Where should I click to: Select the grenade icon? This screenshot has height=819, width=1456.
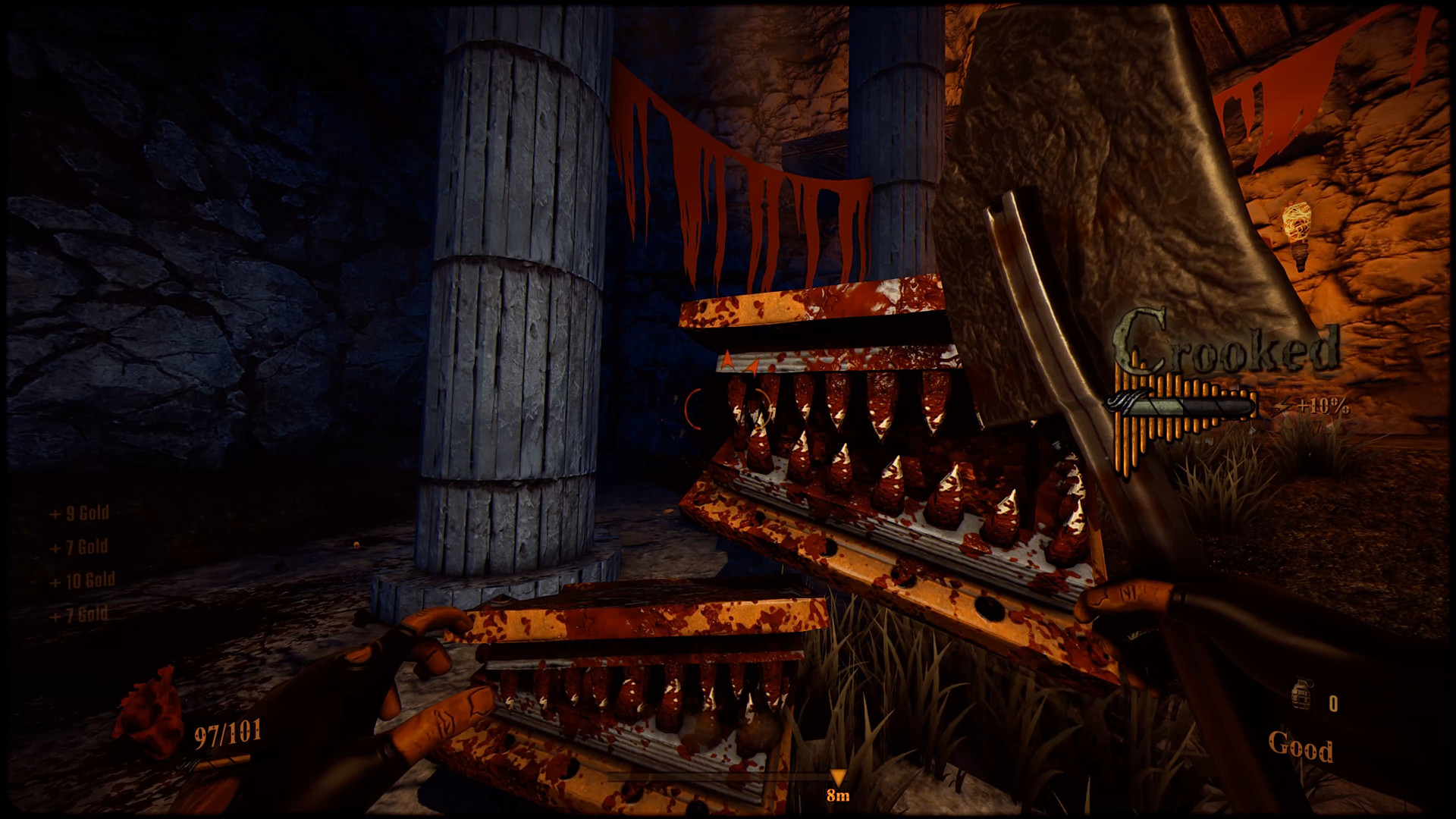coord(1303,696)
